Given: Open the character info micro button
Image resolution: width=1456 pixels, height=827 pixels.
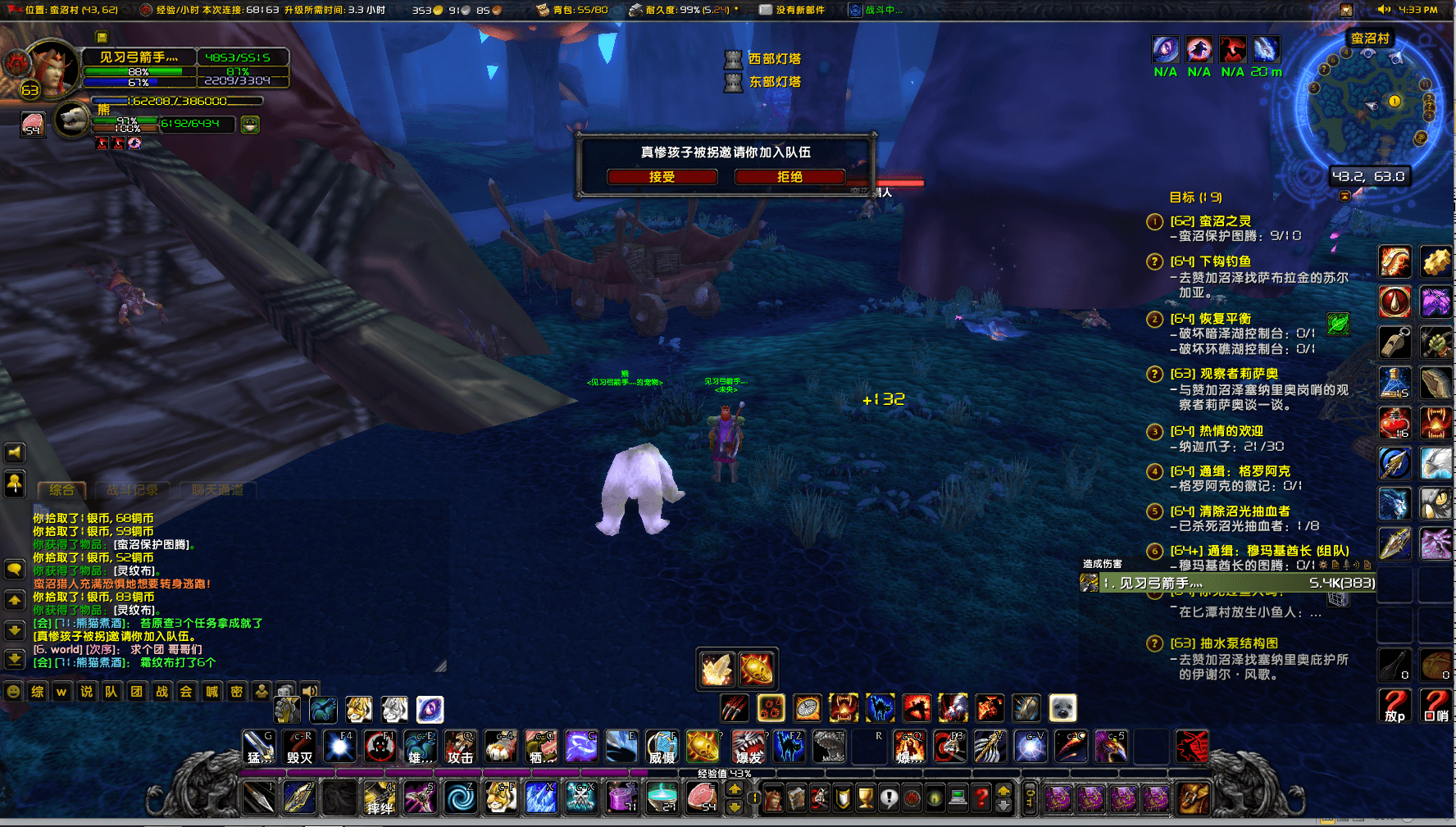Looking at the screenshot, I should click(773, 797).
